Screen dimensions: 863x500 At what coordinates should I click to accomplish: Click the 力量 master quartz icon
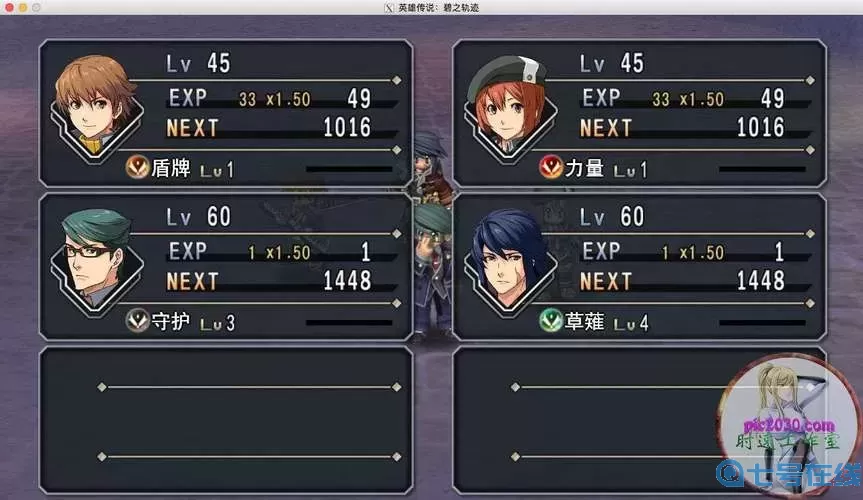(x=549, y=168)
